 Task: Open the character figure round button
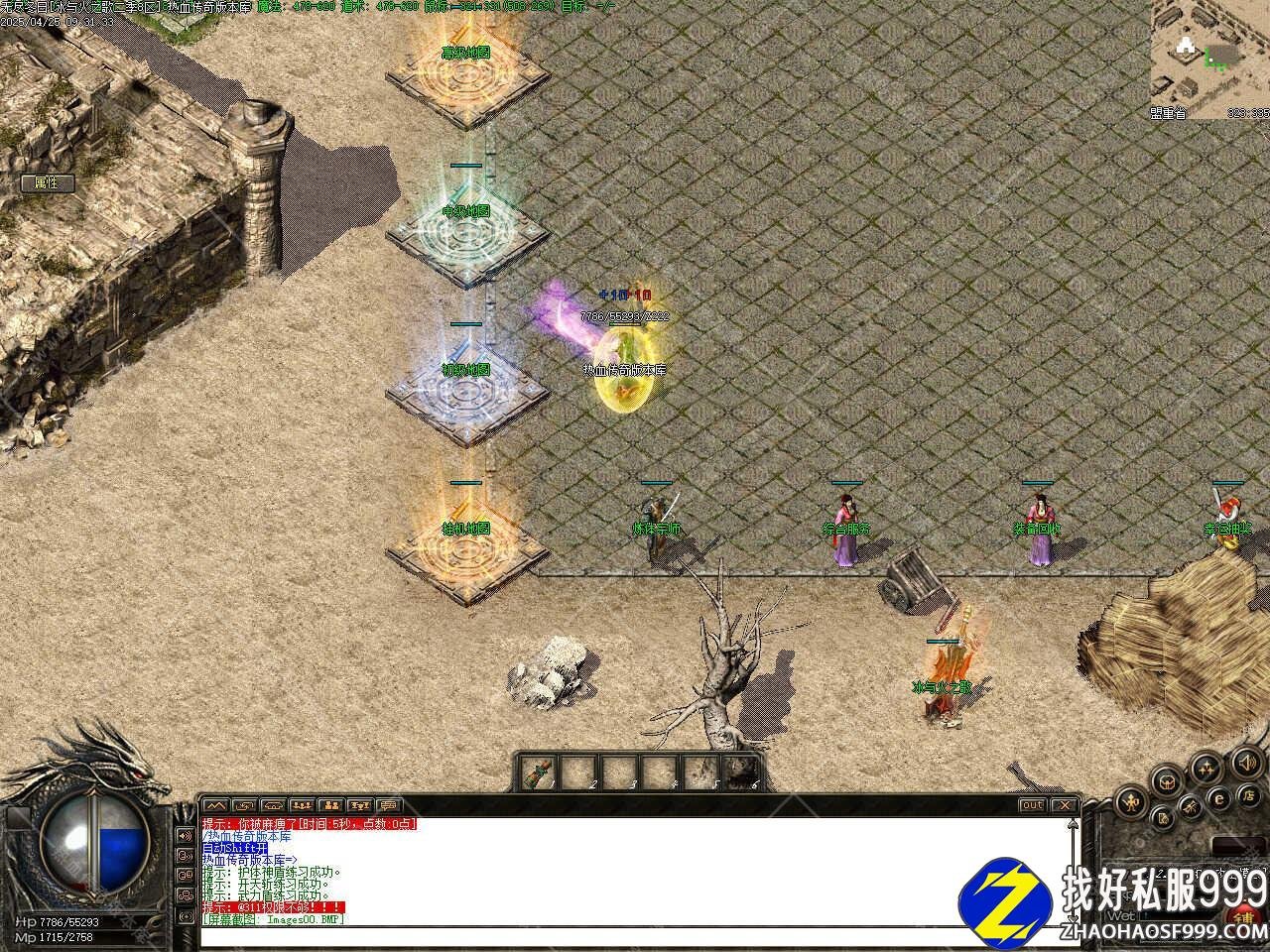click(x=1129, y=801)
